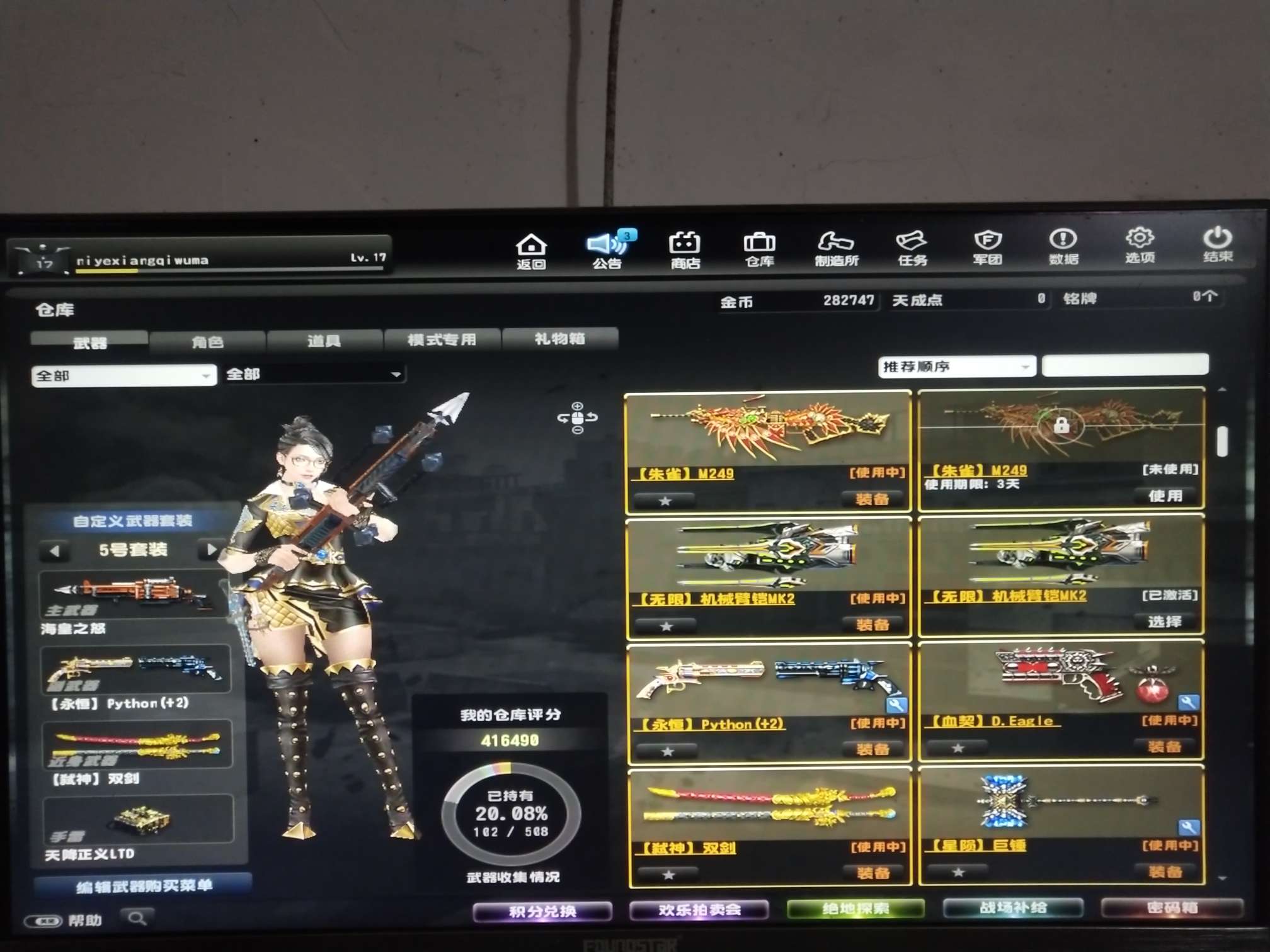Switch to the 角色 tab

point(208,341)
